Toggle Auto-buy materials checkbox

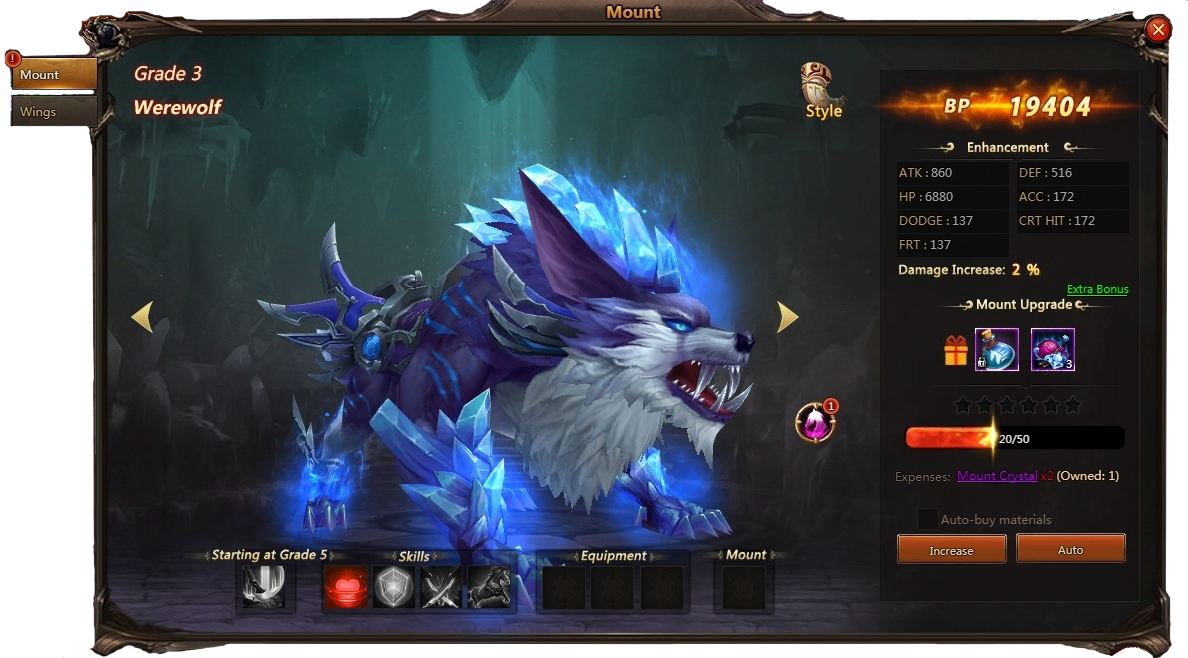928,519
